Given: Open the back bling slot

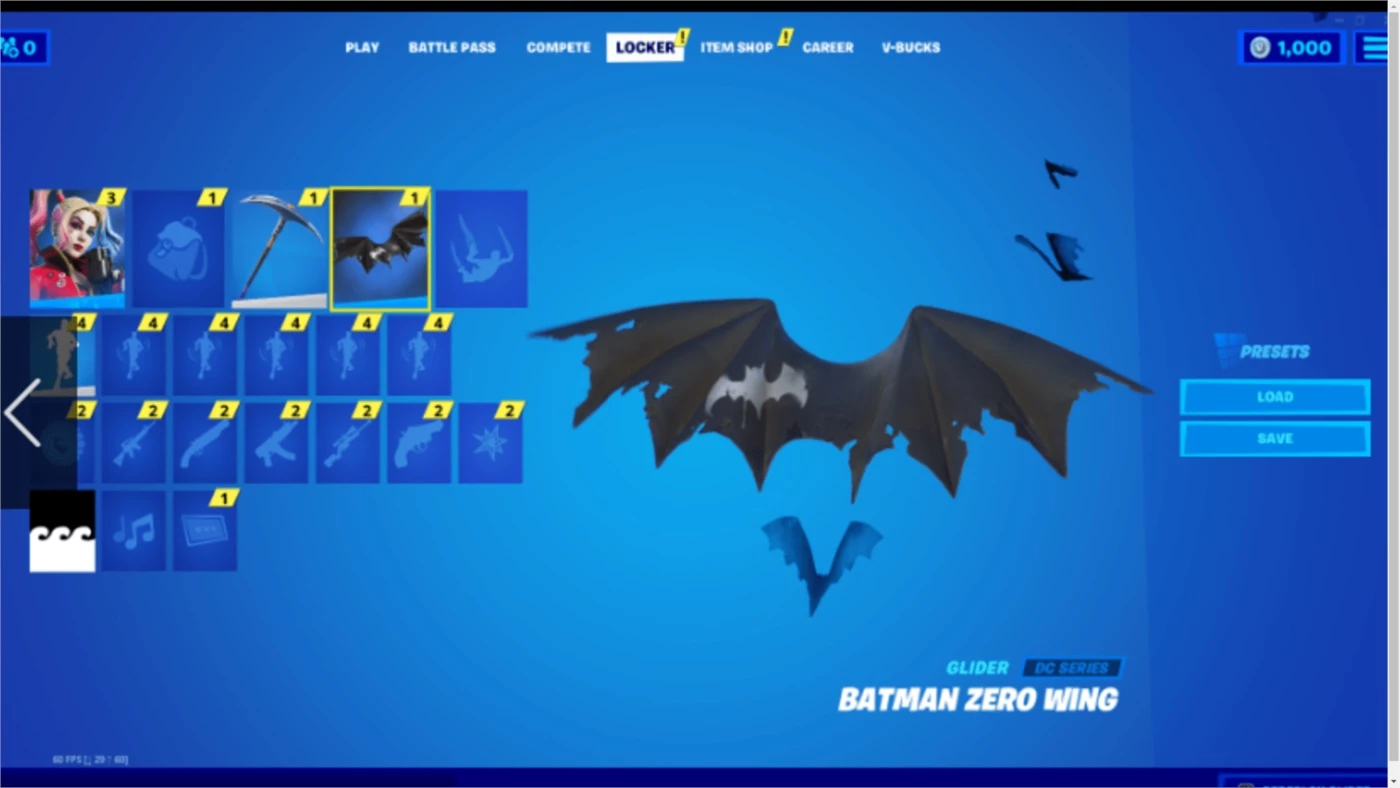Looking at the screenshot, I should click(x=178, y=248).
